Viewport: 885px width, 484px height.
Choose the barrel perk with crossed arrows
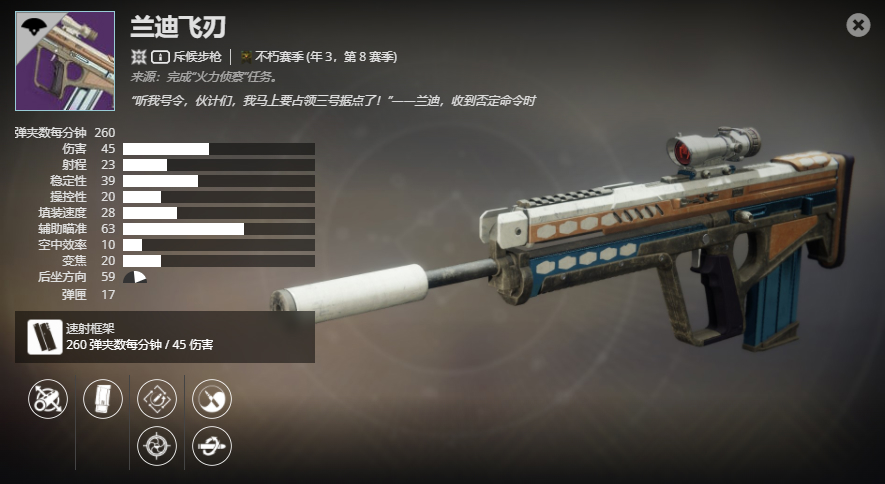[x=48, y=399]
